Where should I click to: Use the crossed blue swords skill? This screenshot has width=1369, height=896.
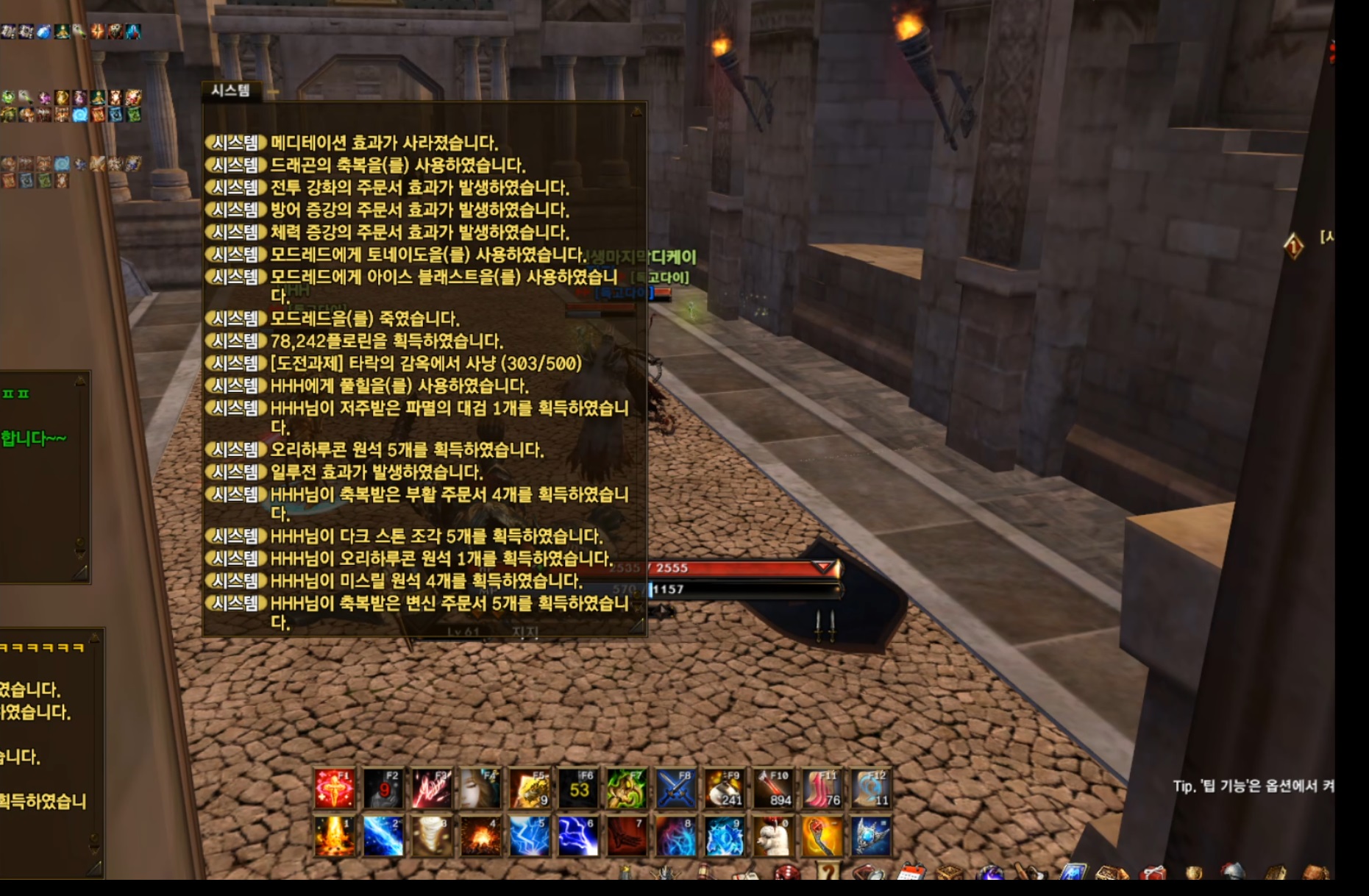click(x=675, y=788)
